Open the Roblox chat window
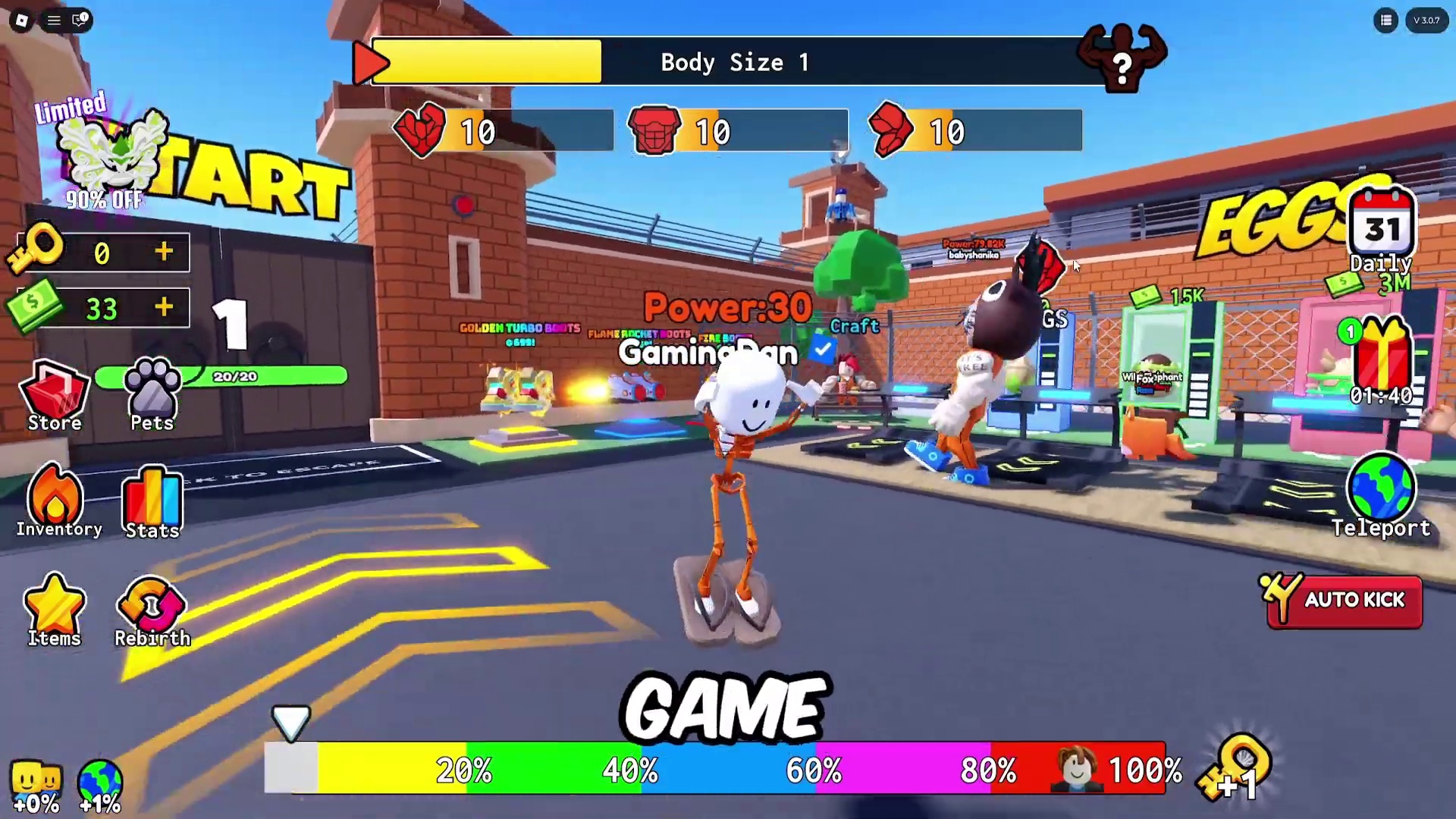Screen dimensions: 1456x819 (x=80, y=20)
